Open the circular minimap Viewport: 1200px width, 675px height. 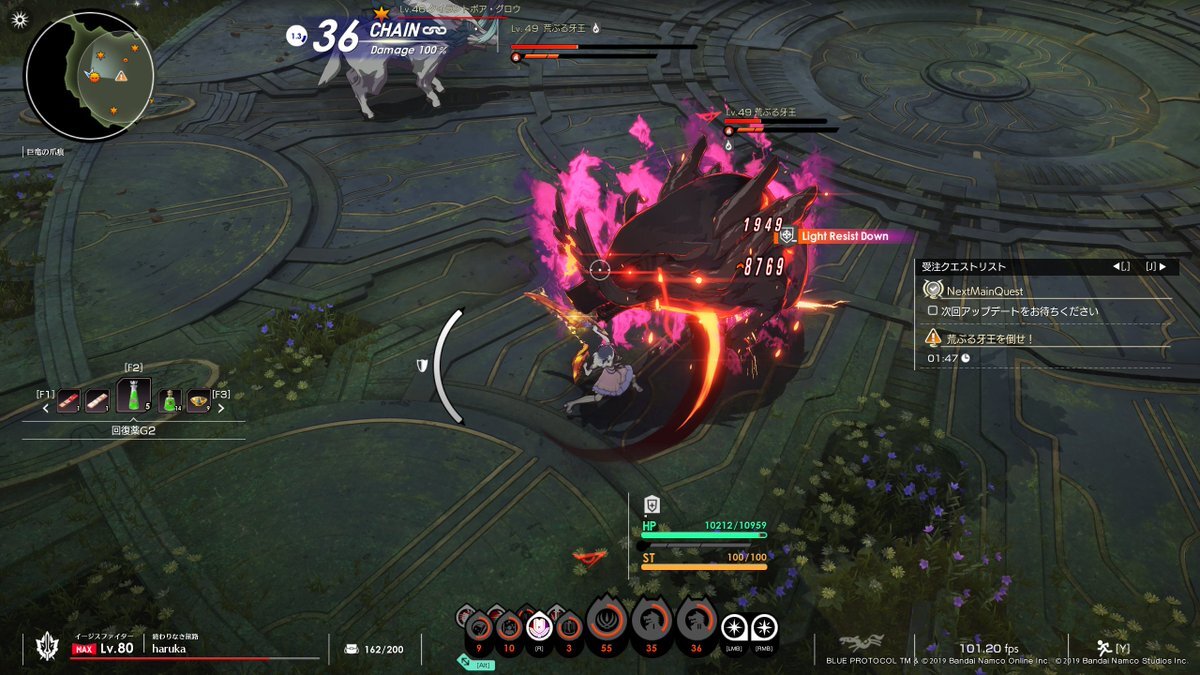[89, 76]
